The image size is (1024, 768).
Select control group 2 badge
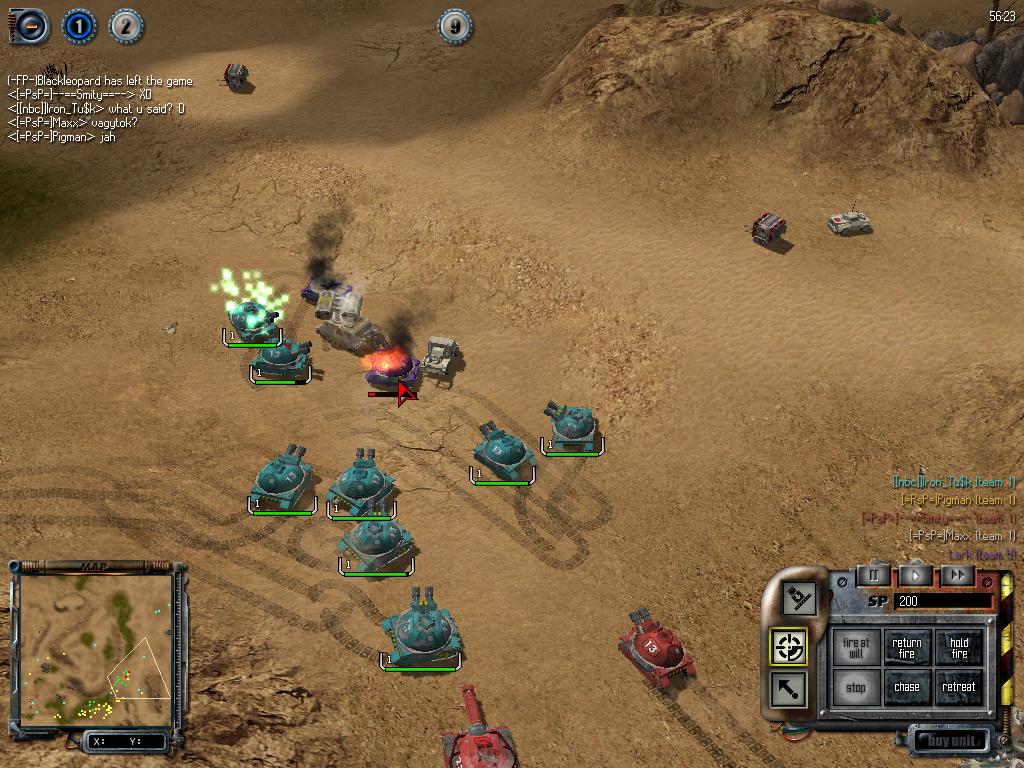coord(125,27)
